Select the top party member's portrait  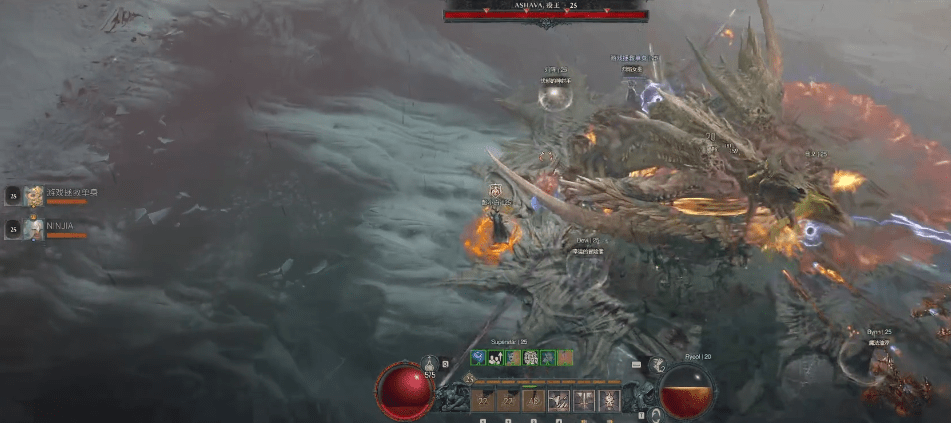click(35, 196)
